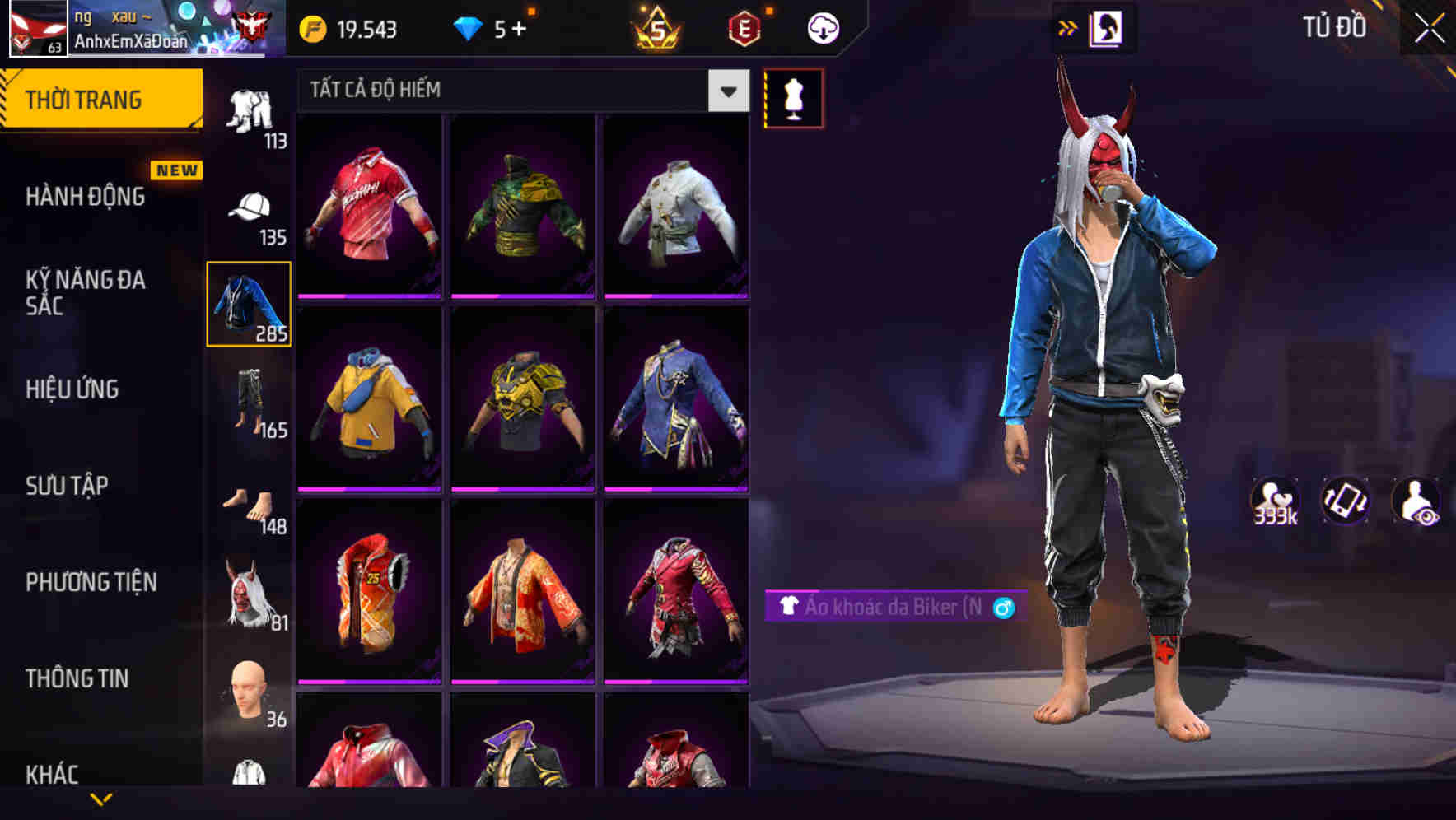Open the SƯU TẬP tab
The image size is (1456, 820).
click(x=66, y=486)
